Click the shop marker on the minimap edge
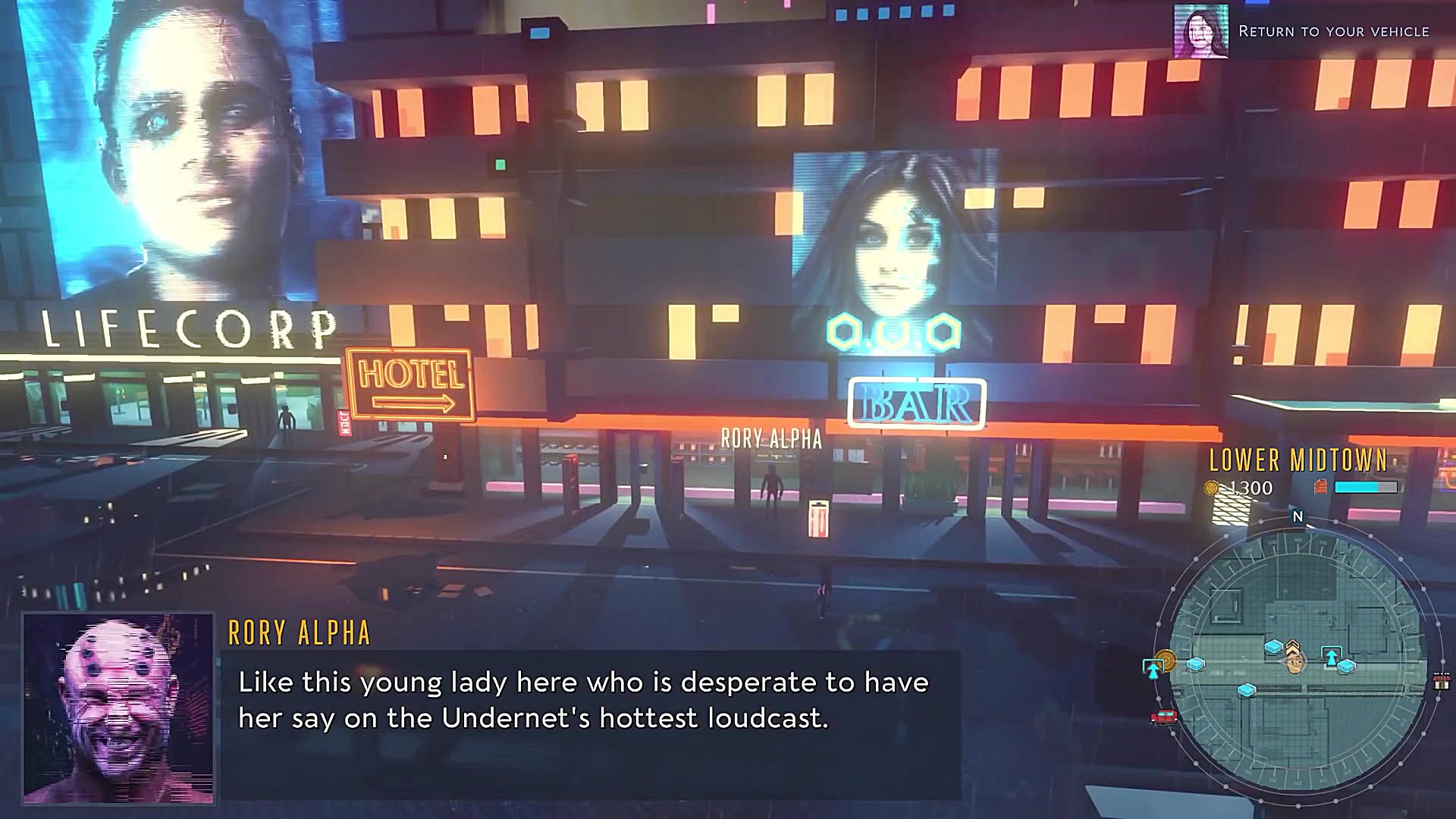1456x819 pixels. pyautogui.click(x=1441, y=680)
